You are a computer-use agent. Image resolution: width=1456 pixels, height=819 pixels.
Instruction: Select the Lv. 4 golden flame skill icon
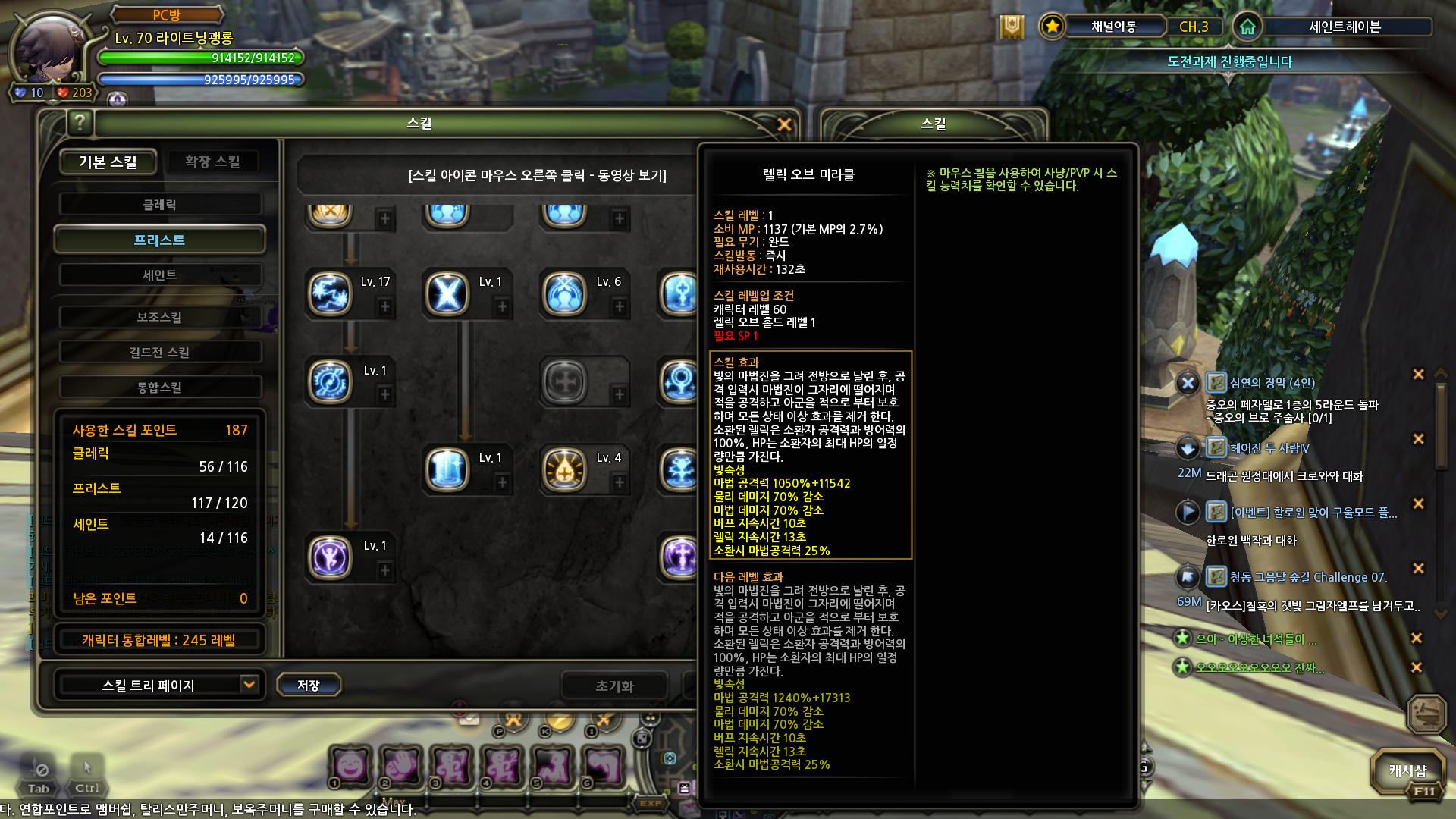click(564, 469)
